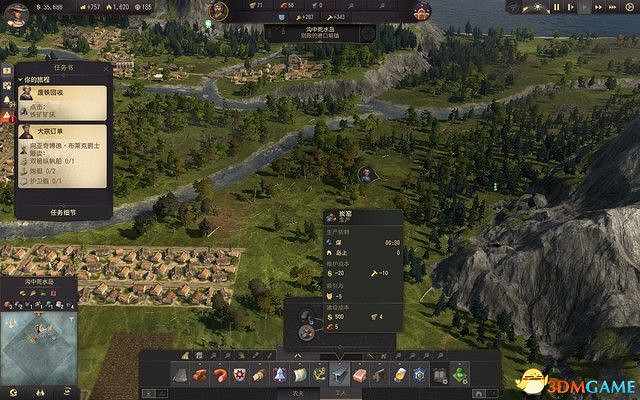The height and width of the screenshot is (400, 640).
Task: Click the player portrait at top center
Action: tap(219, 11)
